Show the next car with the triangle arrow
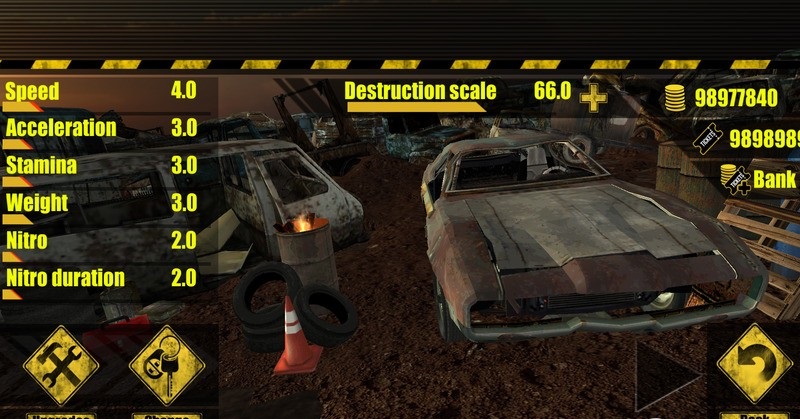The width and height of the screenshot is (800, 419). click(667, 374)
